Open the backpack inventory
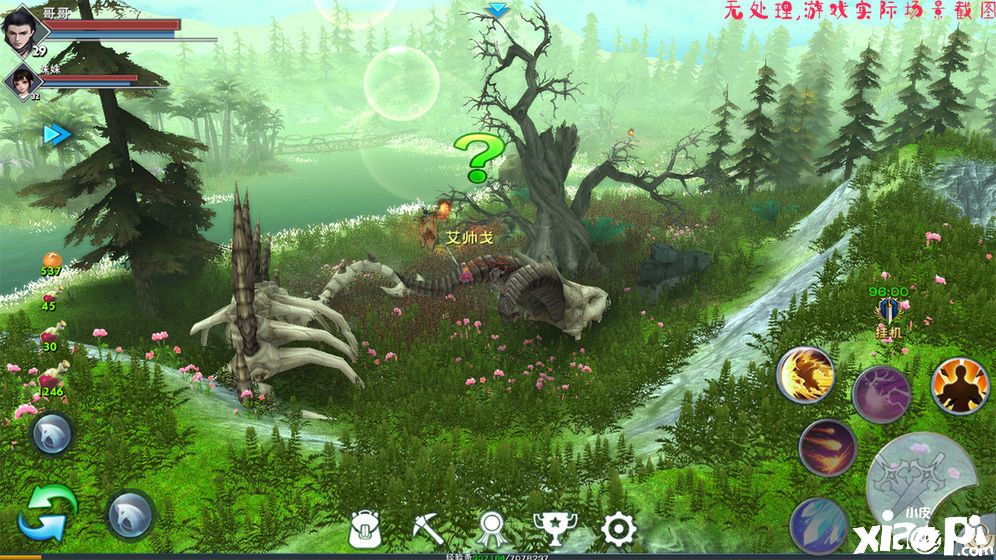Image resolution: width=996 pixels, height=560 pixels. pos(367,528)
